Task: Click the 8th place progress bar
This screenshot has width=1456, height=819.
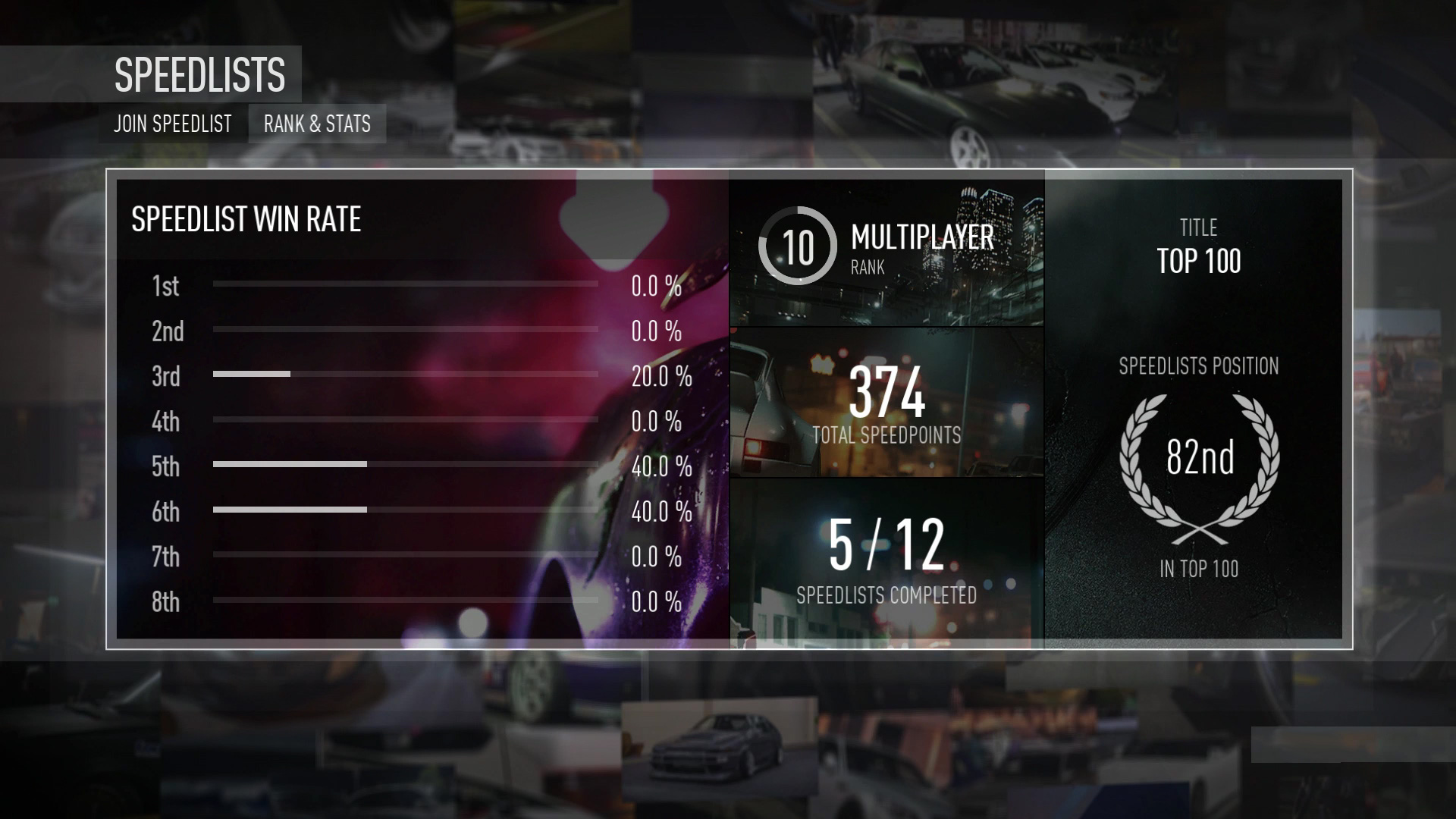Action: click(x=406, y=599)
